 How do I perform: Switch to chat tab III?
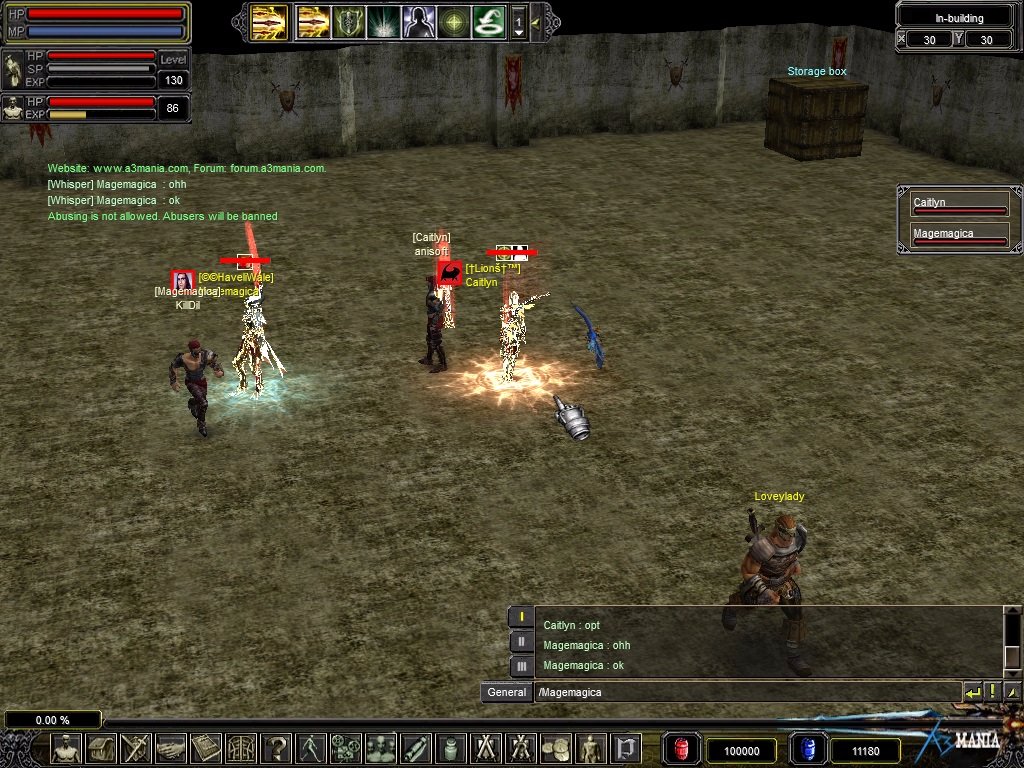point(521,666)
